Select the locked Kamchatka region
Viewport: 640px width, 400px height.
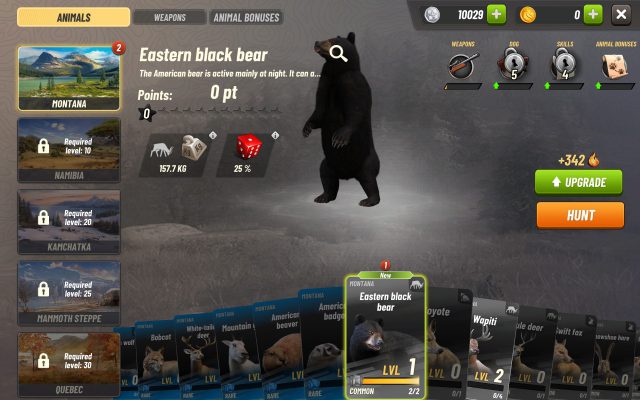[x=69, y=220]
